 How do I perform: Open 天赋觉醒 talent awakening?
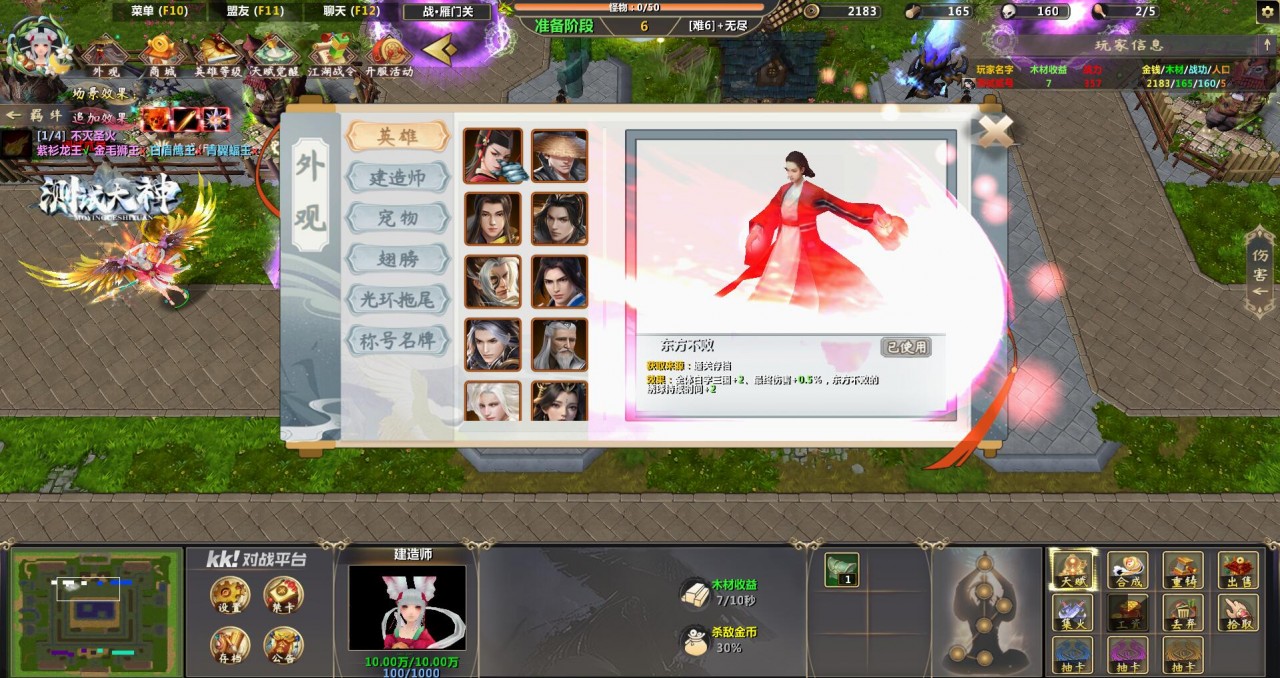(x=274, y=55)
